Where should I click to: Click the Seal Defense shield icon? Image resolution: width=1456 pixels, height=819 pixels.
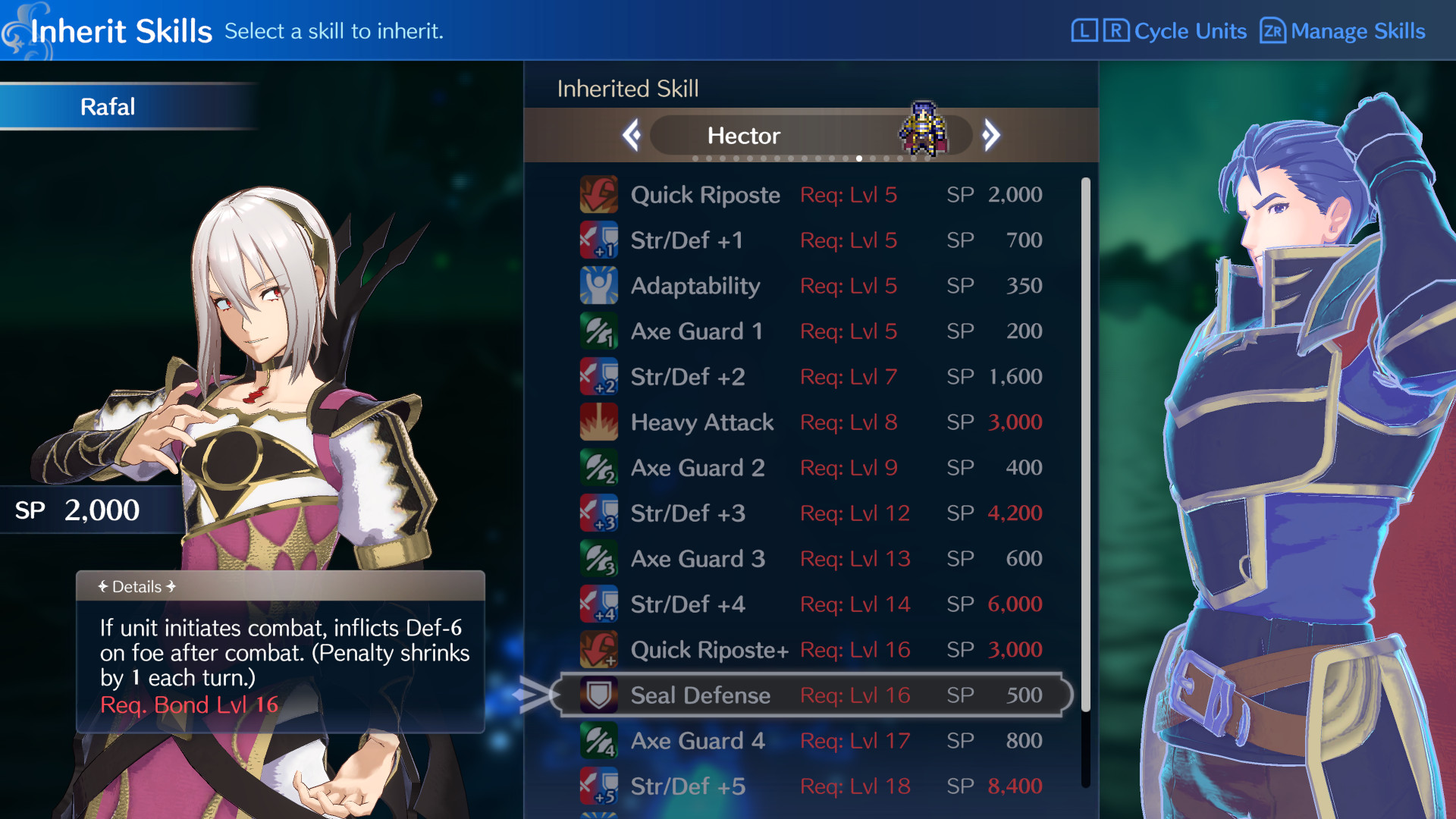click(x=599, y=695)
